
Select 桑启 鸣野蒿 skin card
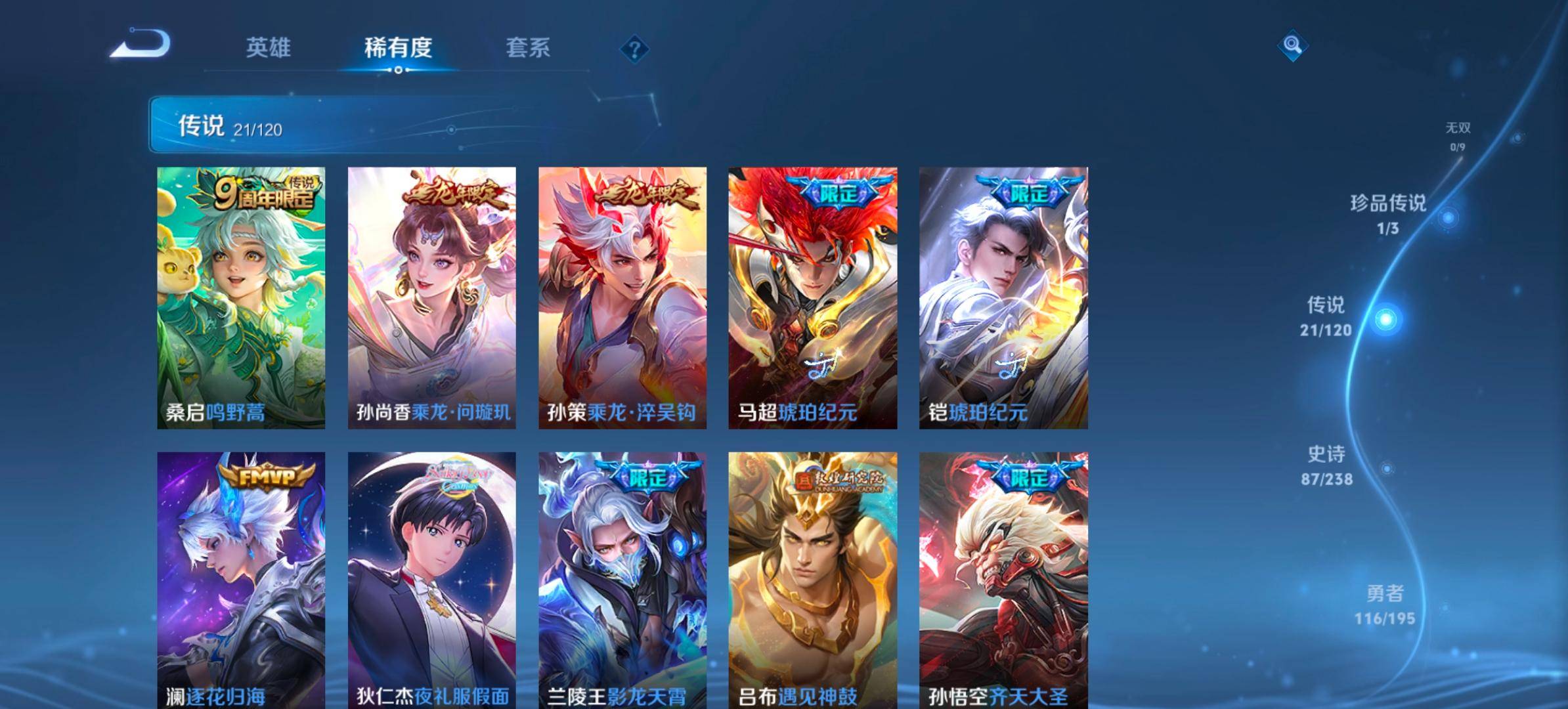[241, 297]
